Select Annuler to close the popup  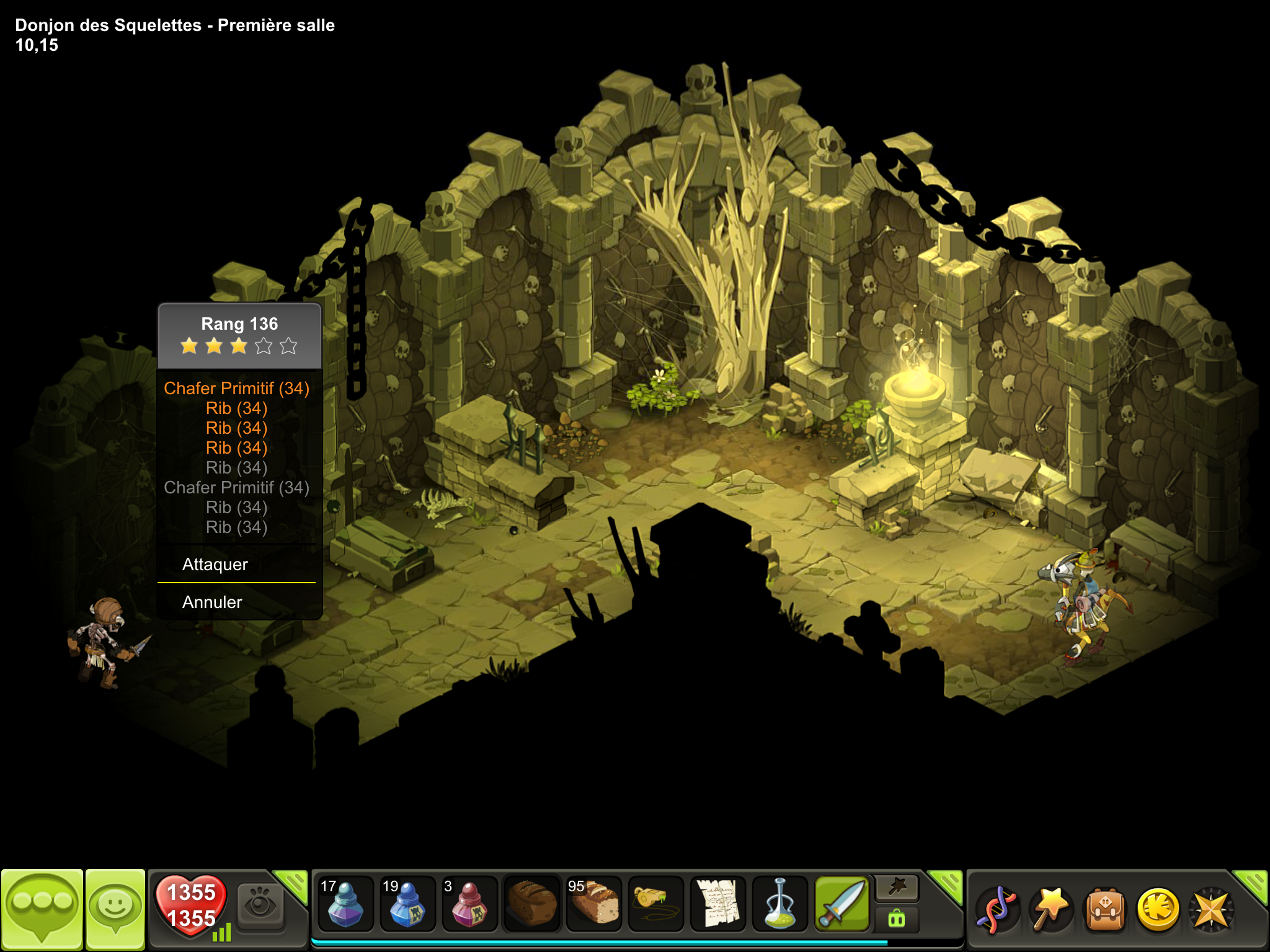(x=212, y=602)
